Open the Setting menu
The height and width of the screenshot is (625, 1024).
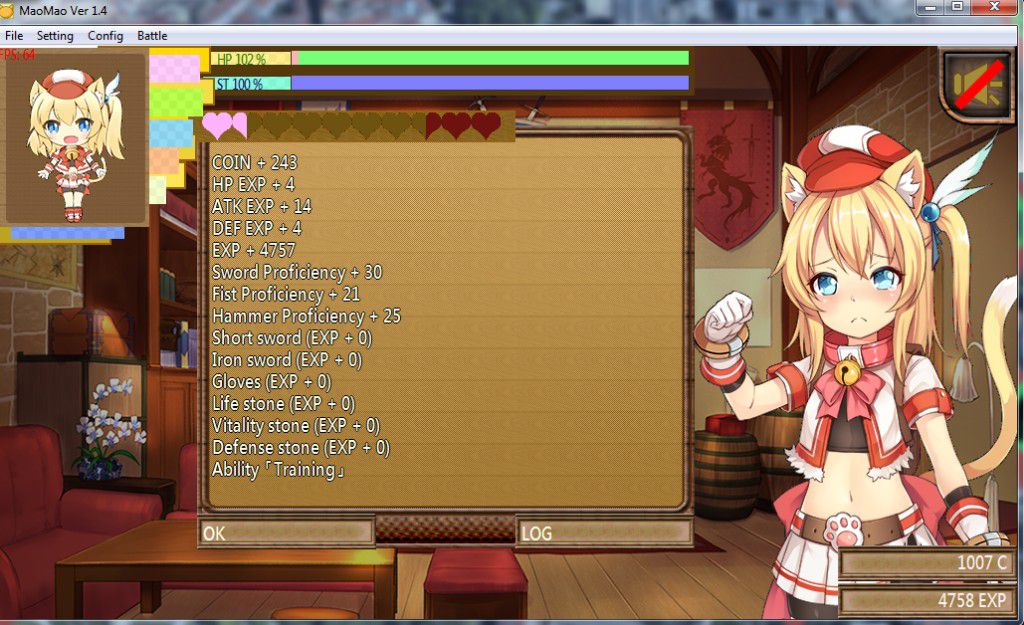click(55, 36)
